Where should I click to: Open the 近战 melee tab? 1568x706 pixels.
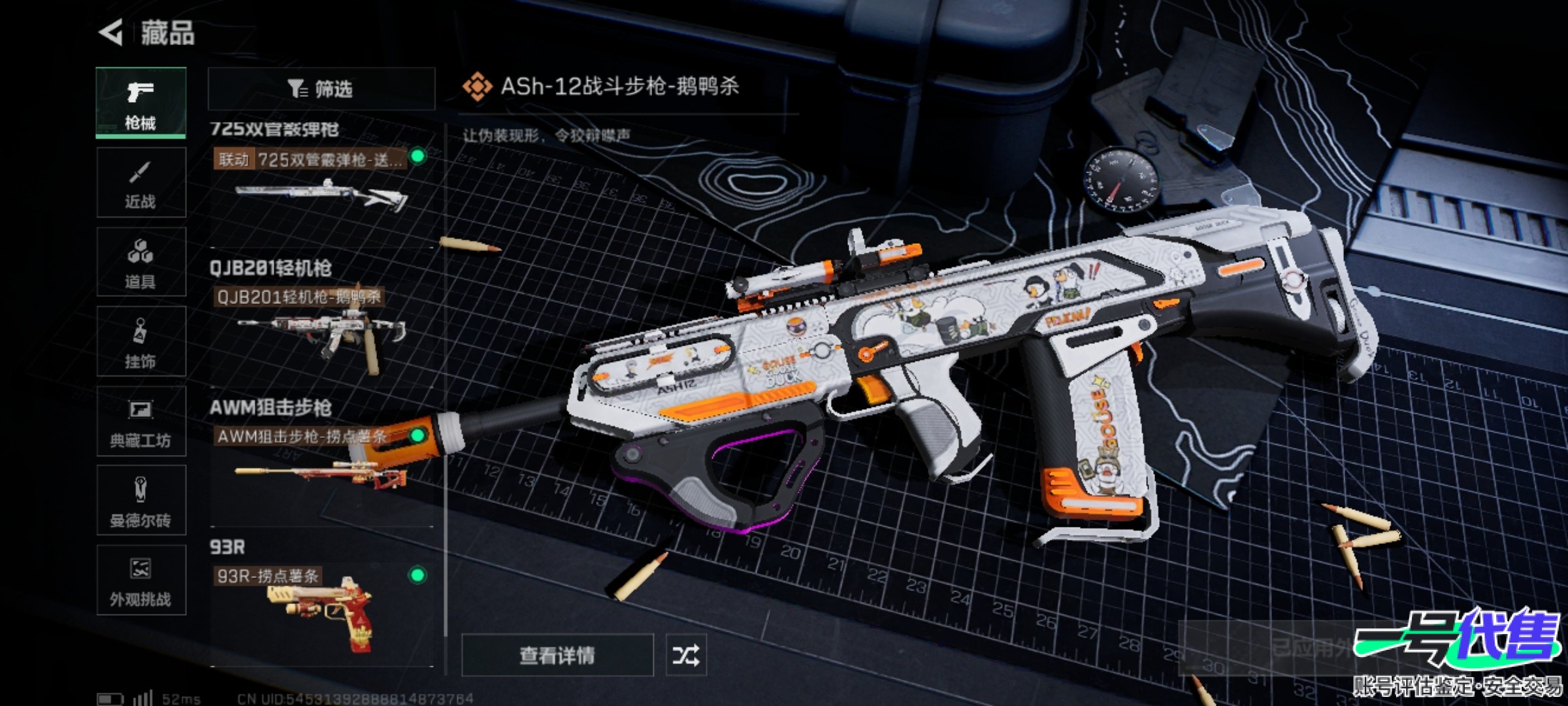(x=140, y=182)
